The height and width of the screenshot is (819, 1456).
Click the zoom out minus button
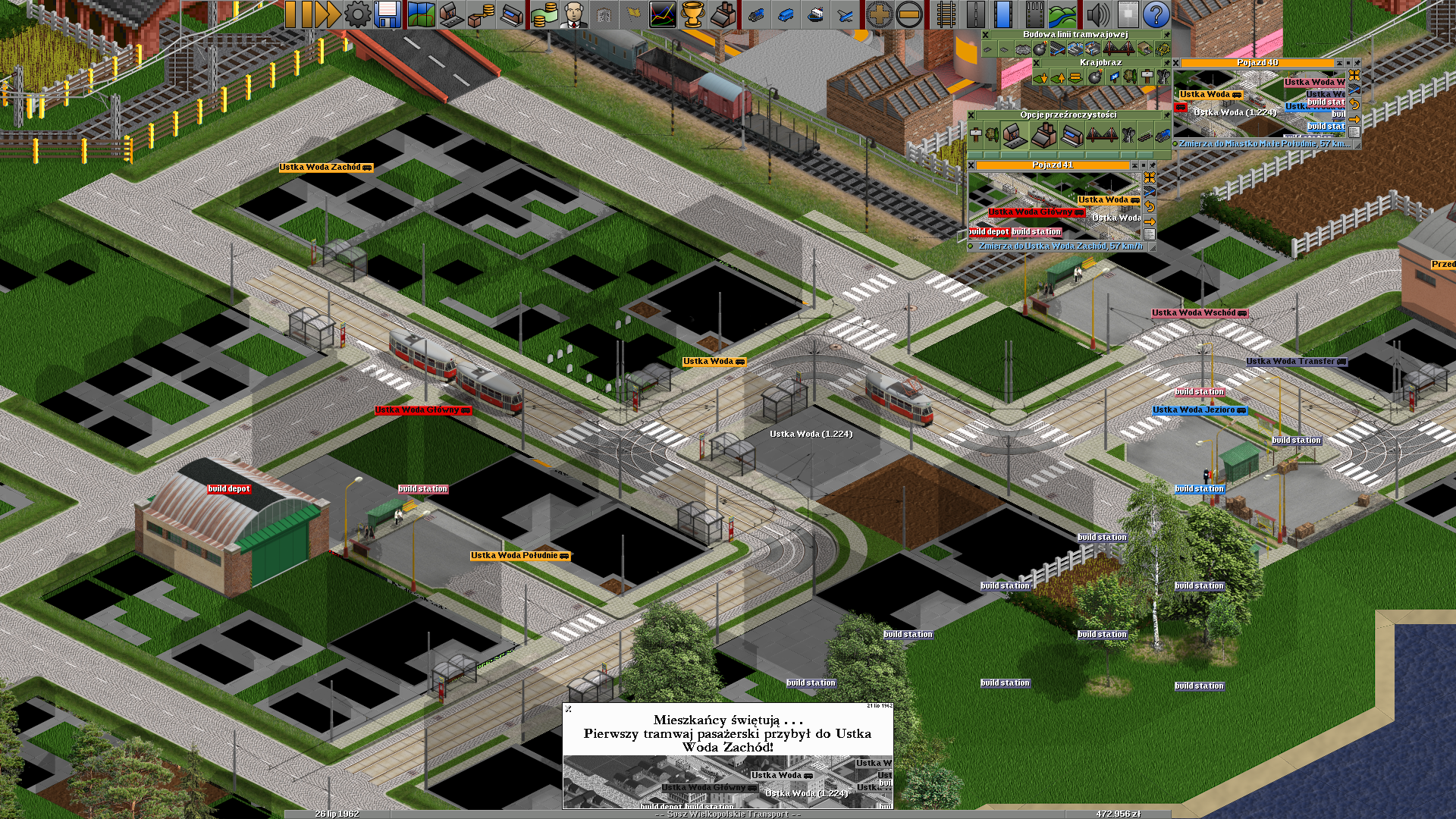(x=908, y=14)
